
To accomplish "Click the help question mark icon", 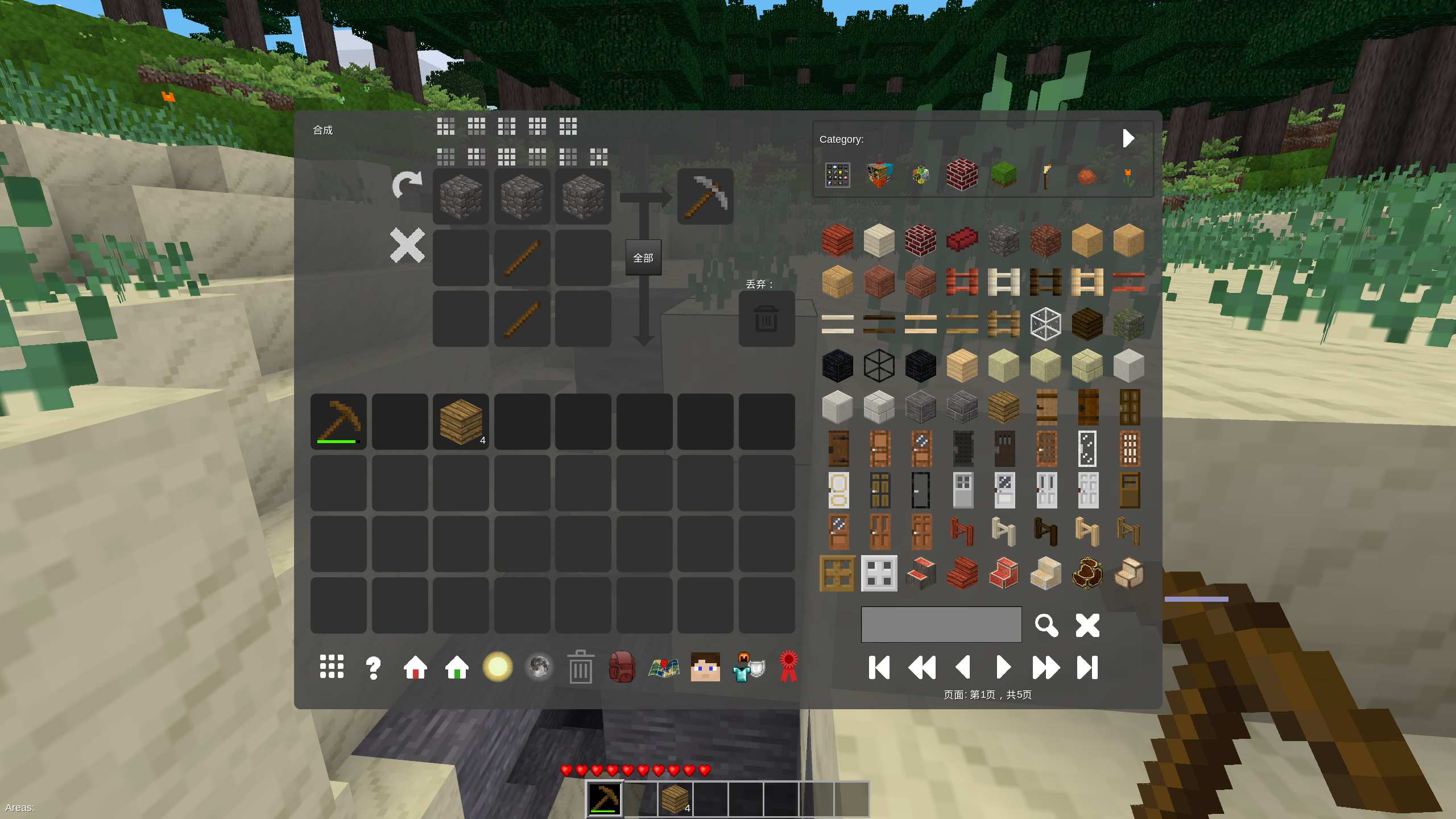I will click(373, 667).
